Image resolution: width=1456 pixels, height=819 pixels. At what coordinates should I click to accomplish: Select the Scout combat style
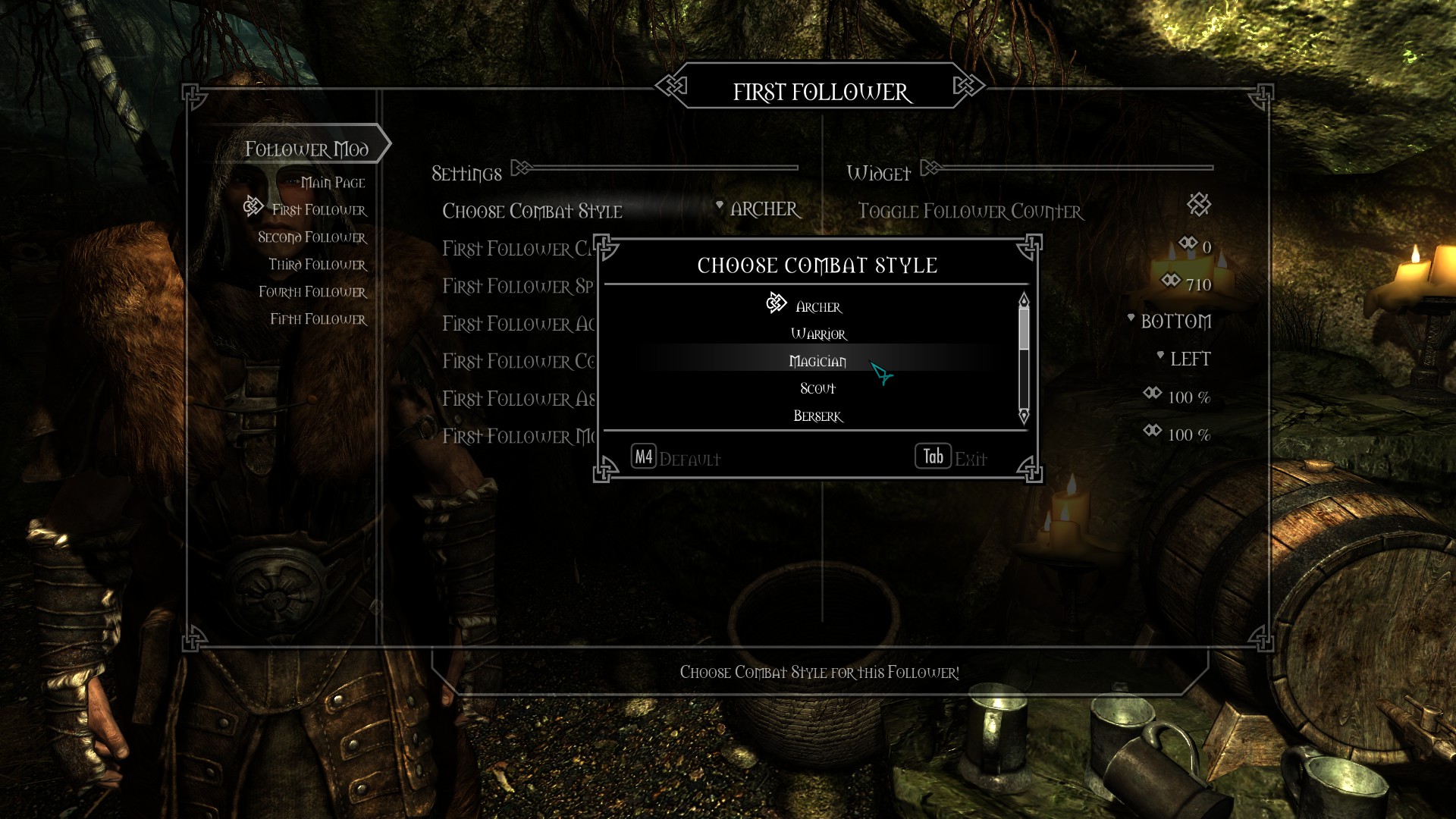817,389
